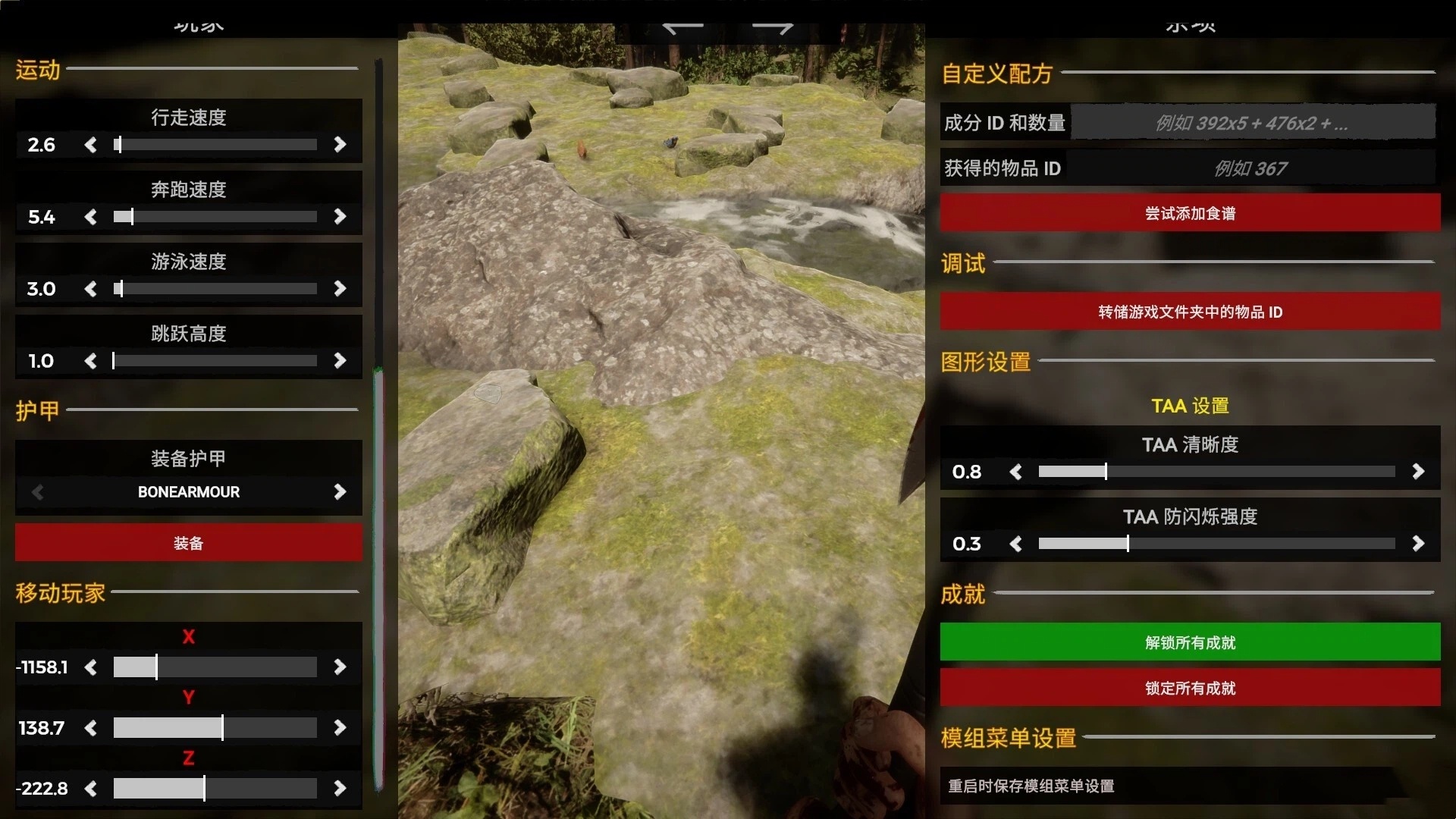Decrease TAA 防闪烁强度 using the left arrow
This screenshot has height=819, width=1456.
[x=1016, y=543]
